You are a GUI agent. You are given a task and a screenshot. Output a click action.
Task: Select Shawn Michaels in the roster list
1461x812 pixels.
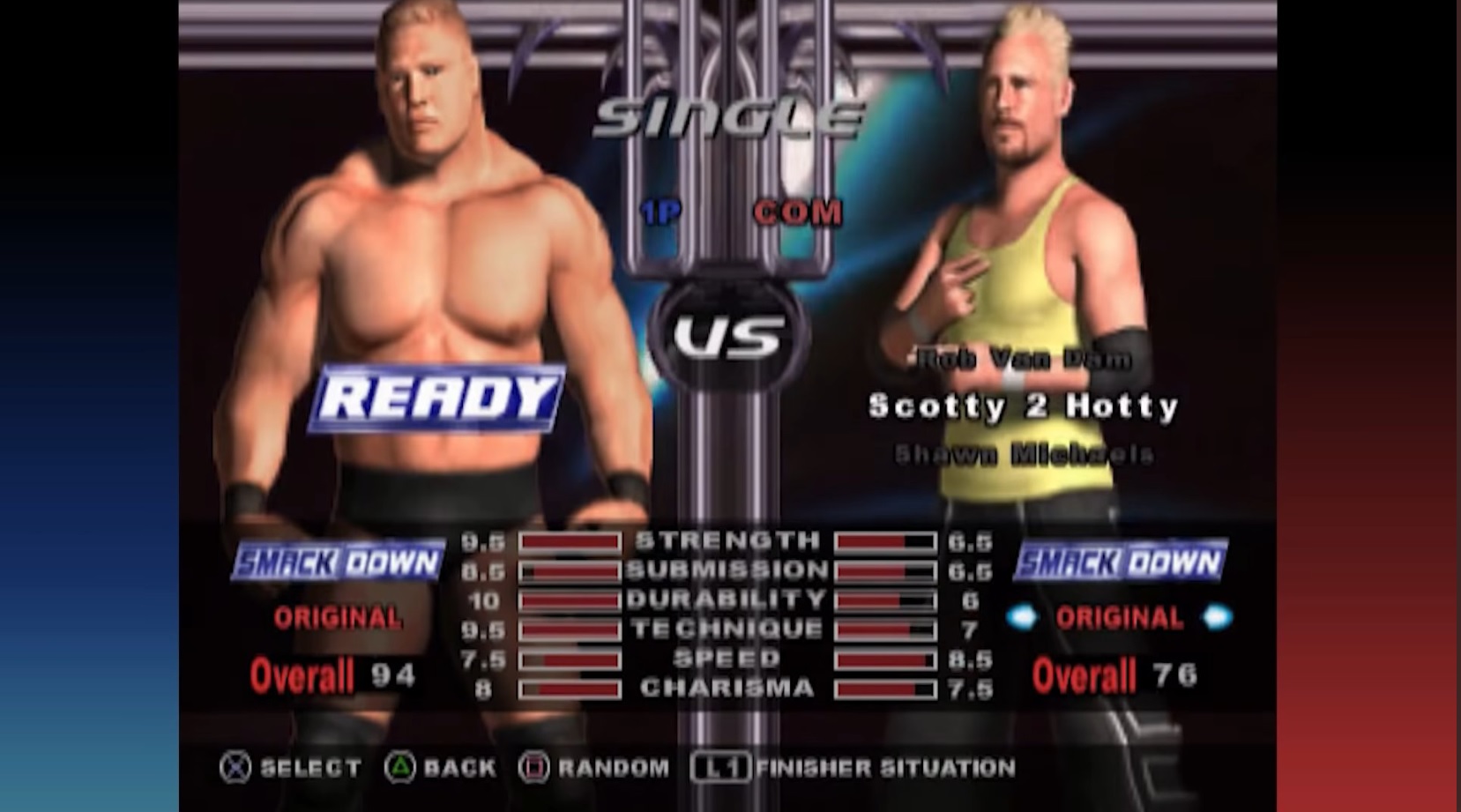pos(1025,451)
